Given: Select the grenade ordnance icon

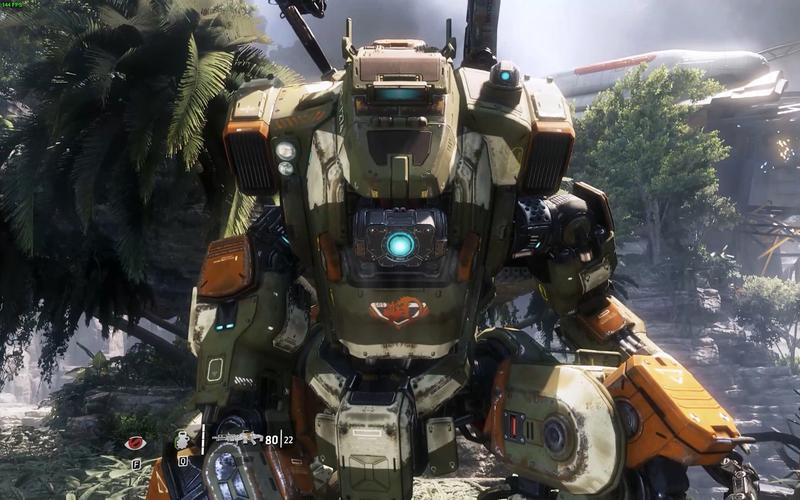Looking at the screenshot, I should (x=183, y=440).
